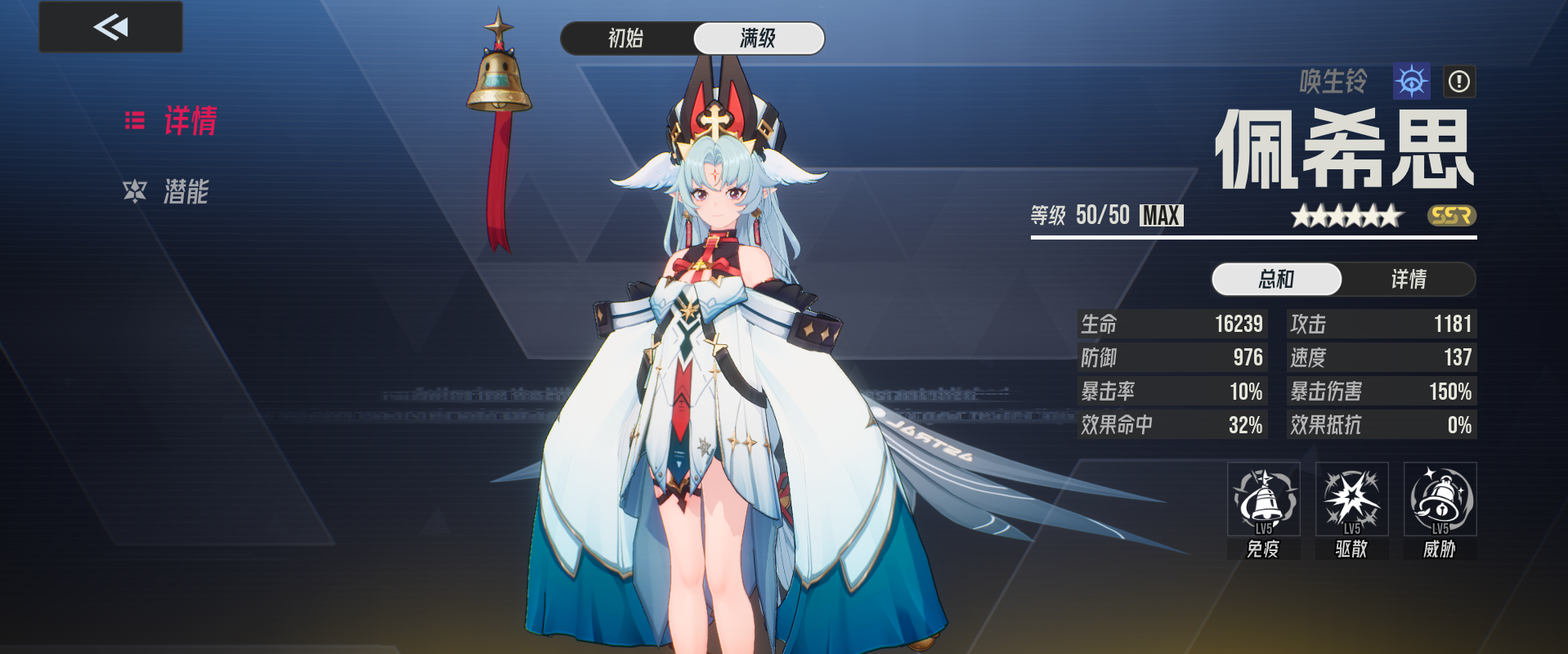Image resolution: width=1568 pixels, height=654 pixels.
Task: Select the 满级 state
Action: pyautogui.click(x=759, y=38)
